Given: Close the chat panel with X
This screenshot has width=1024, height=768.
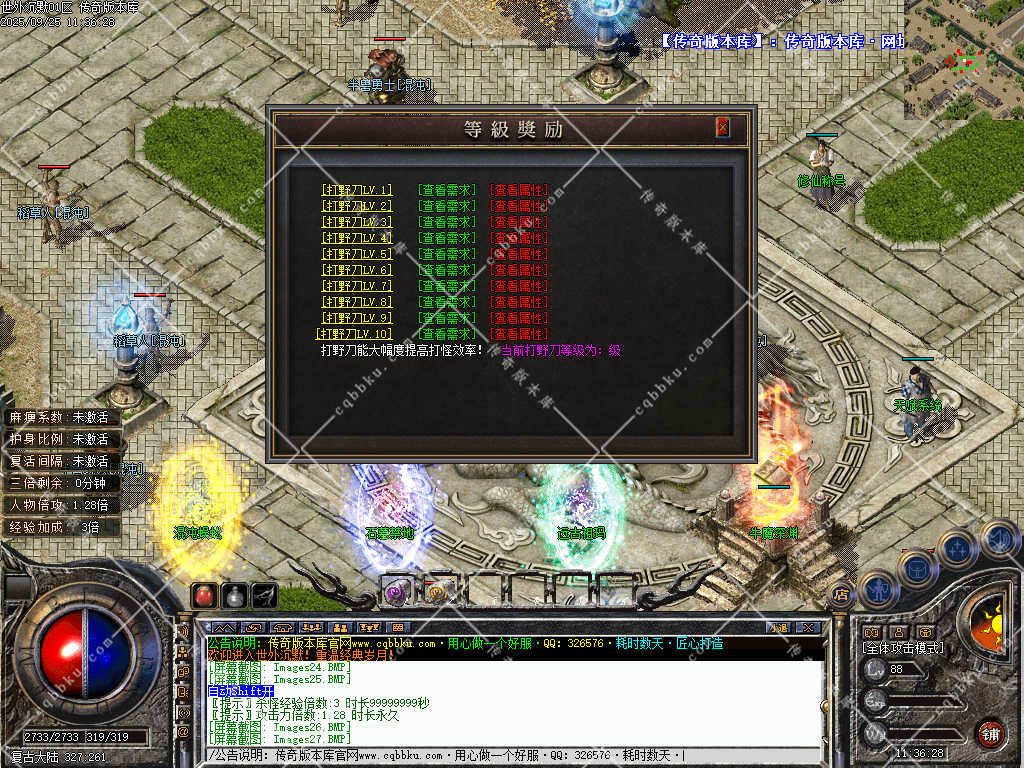Looking at the screenshot, I should coord(810,627).
